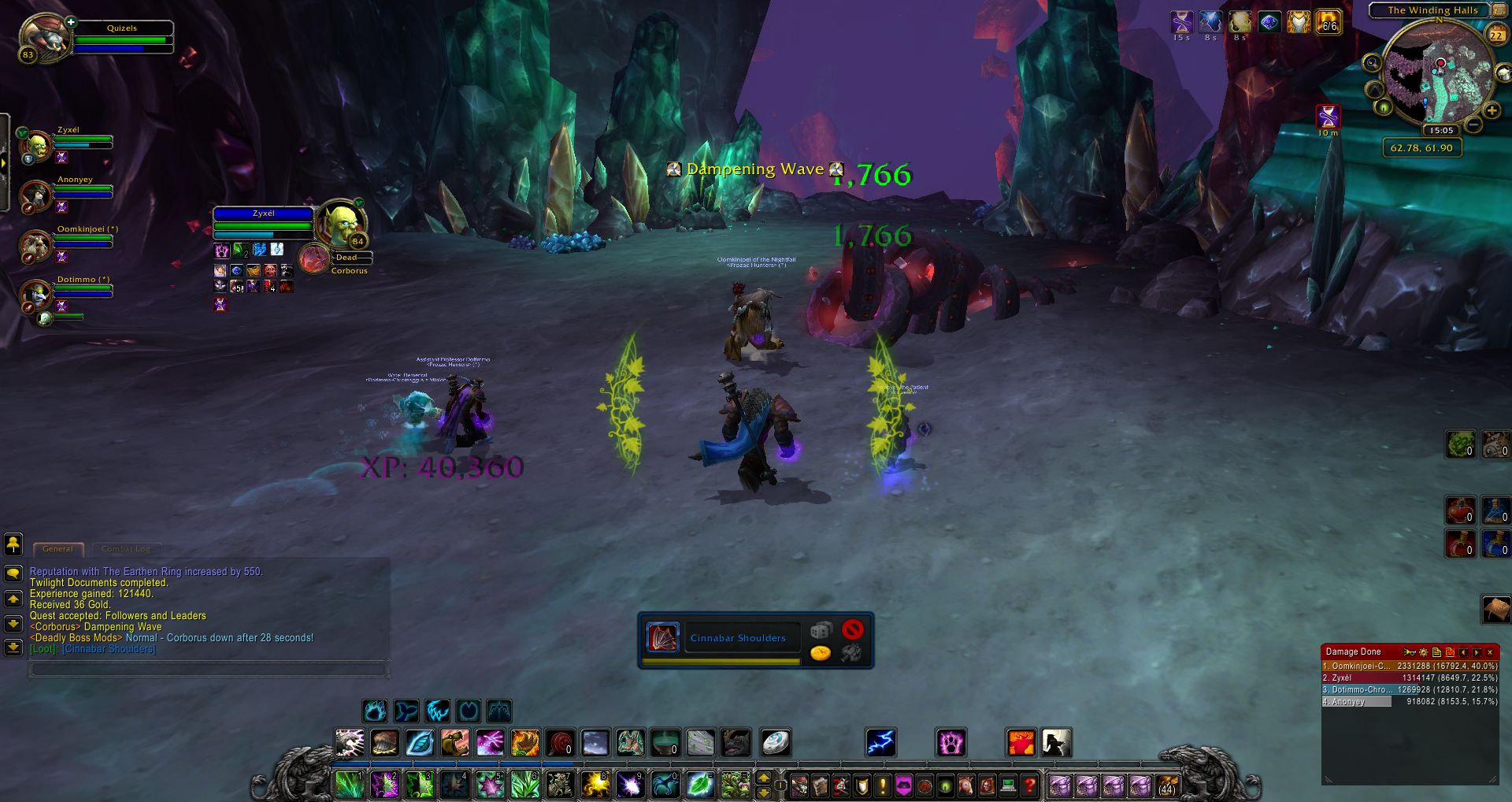Open the backpack showing 44 free slots

[x=1167, y=785]
